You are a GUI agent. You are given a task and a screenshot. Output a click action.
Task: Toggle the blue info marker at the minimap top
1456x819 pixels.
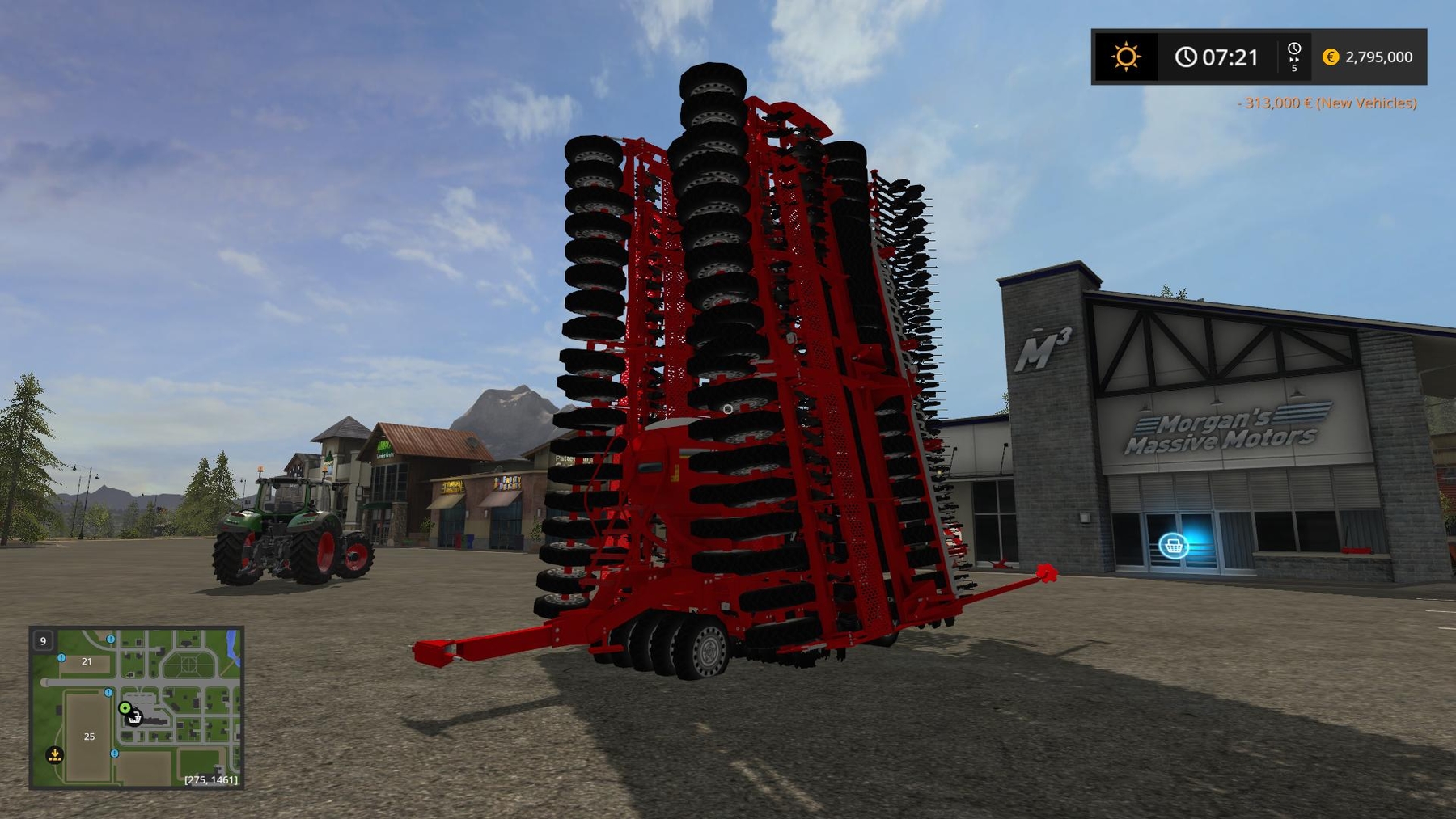tap(110, 640)
